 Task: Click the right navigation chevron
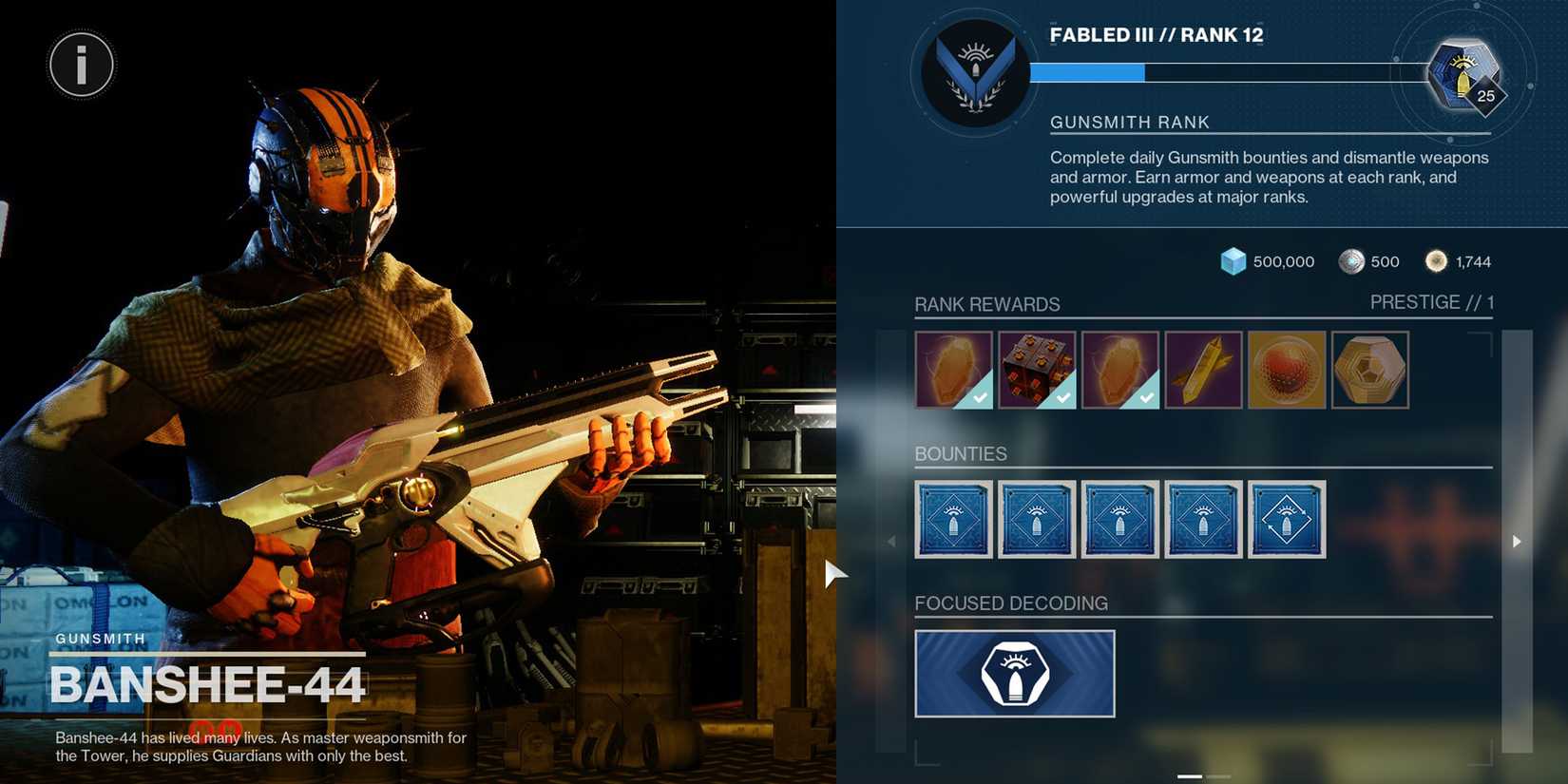tap(1517, 541)
